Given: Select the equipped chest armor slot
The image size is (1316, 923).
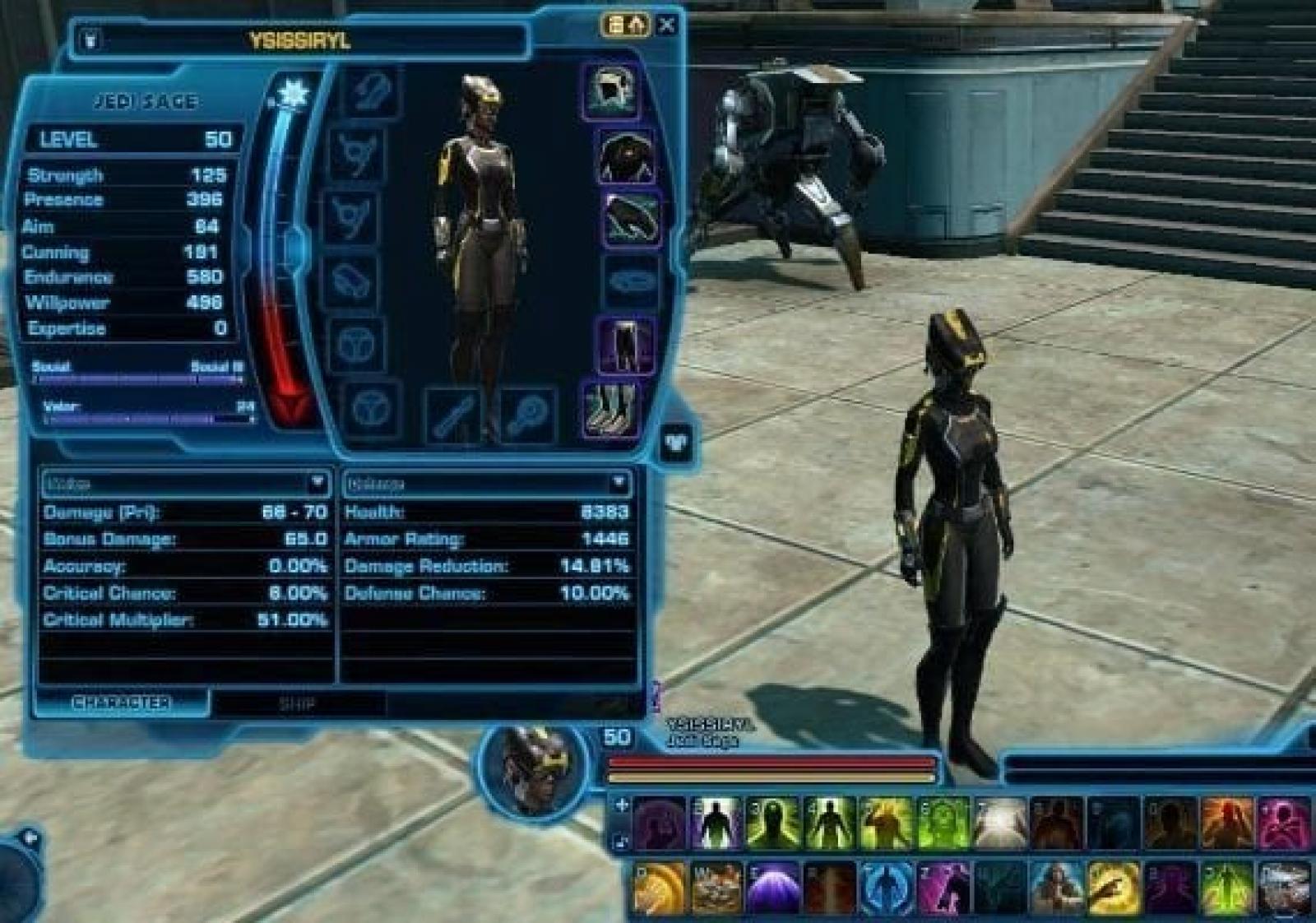Looking at the screenshot, I should click(x=627, y=156).
